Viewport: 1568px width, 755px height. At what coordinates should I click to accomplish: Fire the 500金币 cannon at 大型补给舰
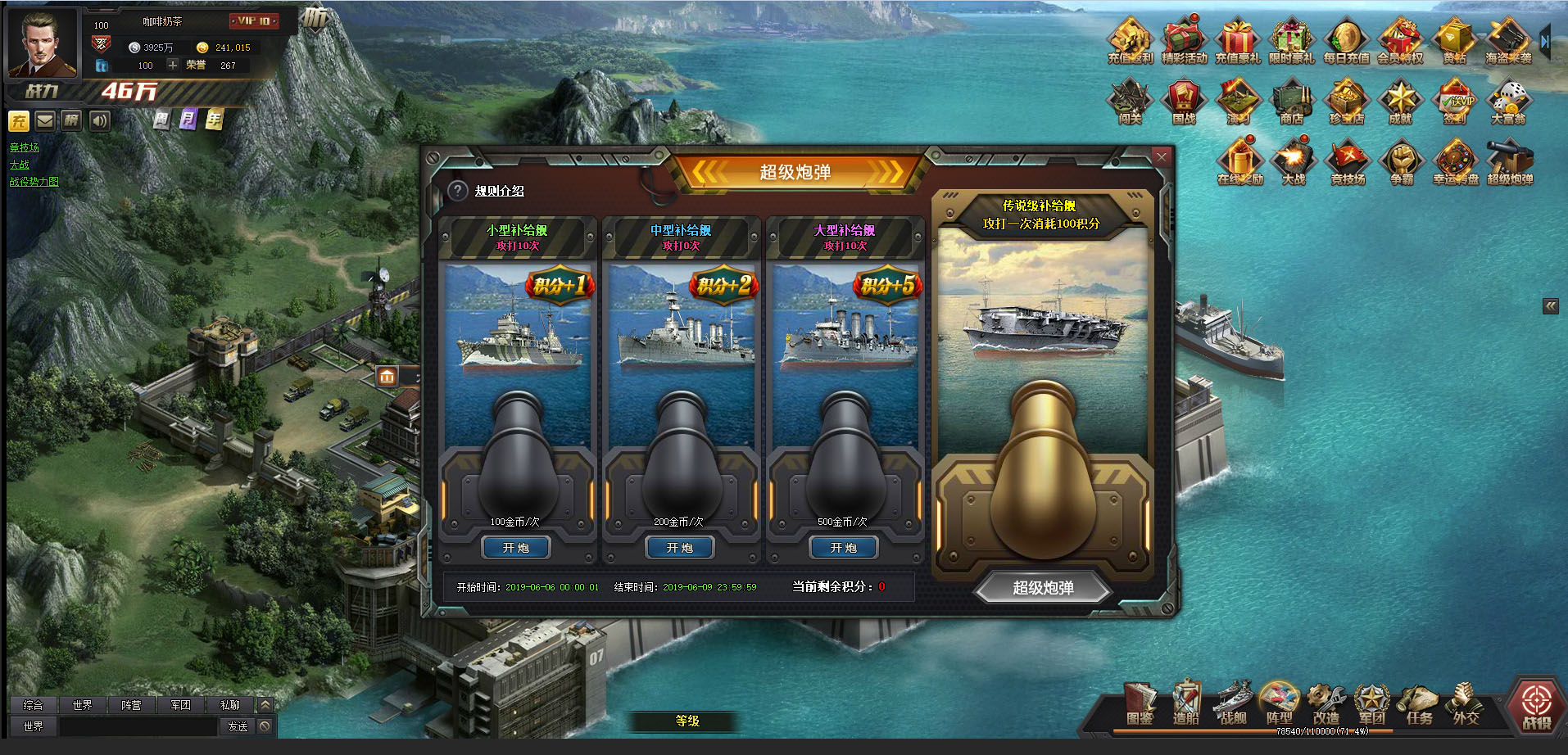(843, 548)
